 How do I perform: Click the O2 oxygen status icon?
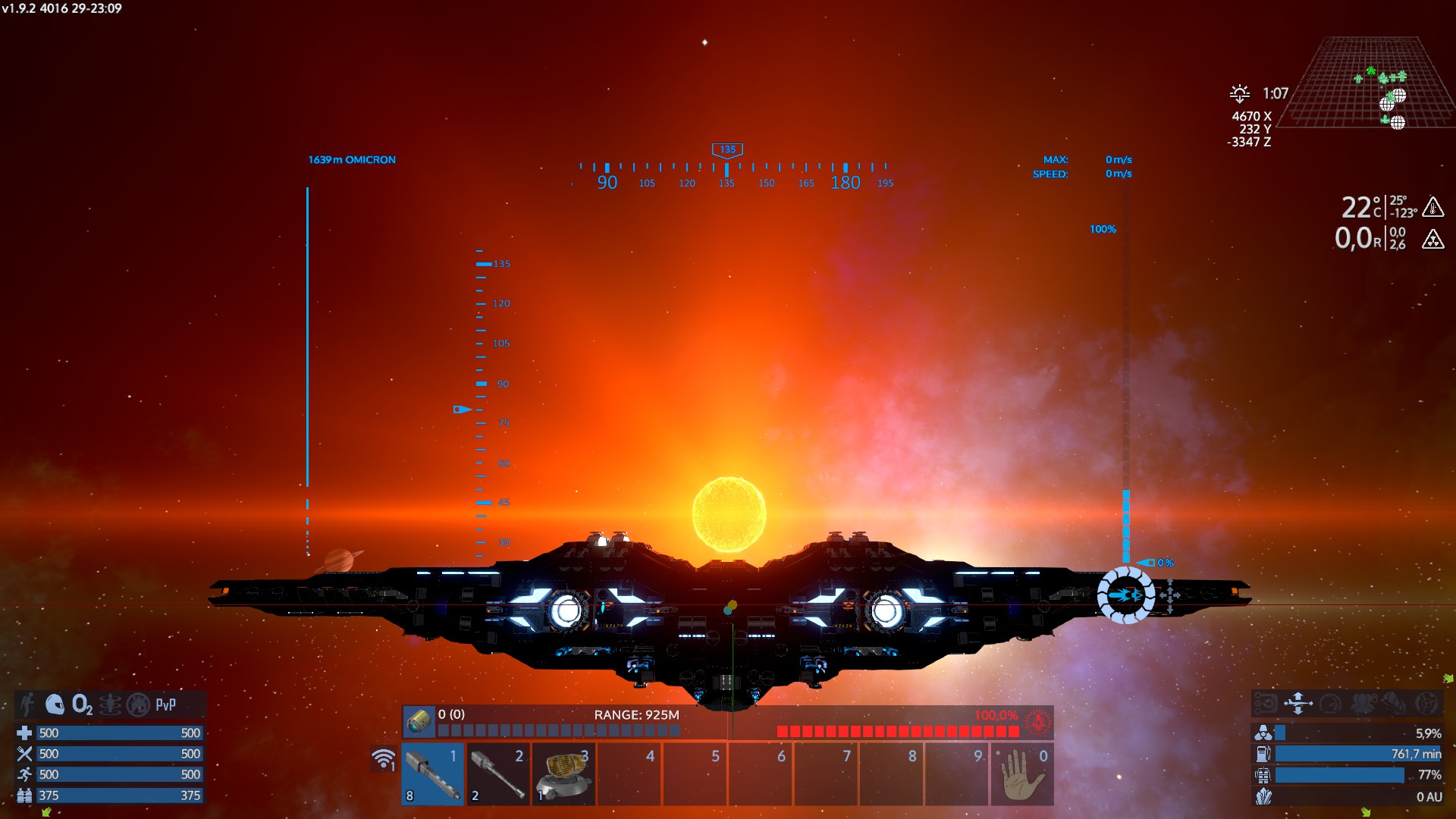(x=82, y=704)
